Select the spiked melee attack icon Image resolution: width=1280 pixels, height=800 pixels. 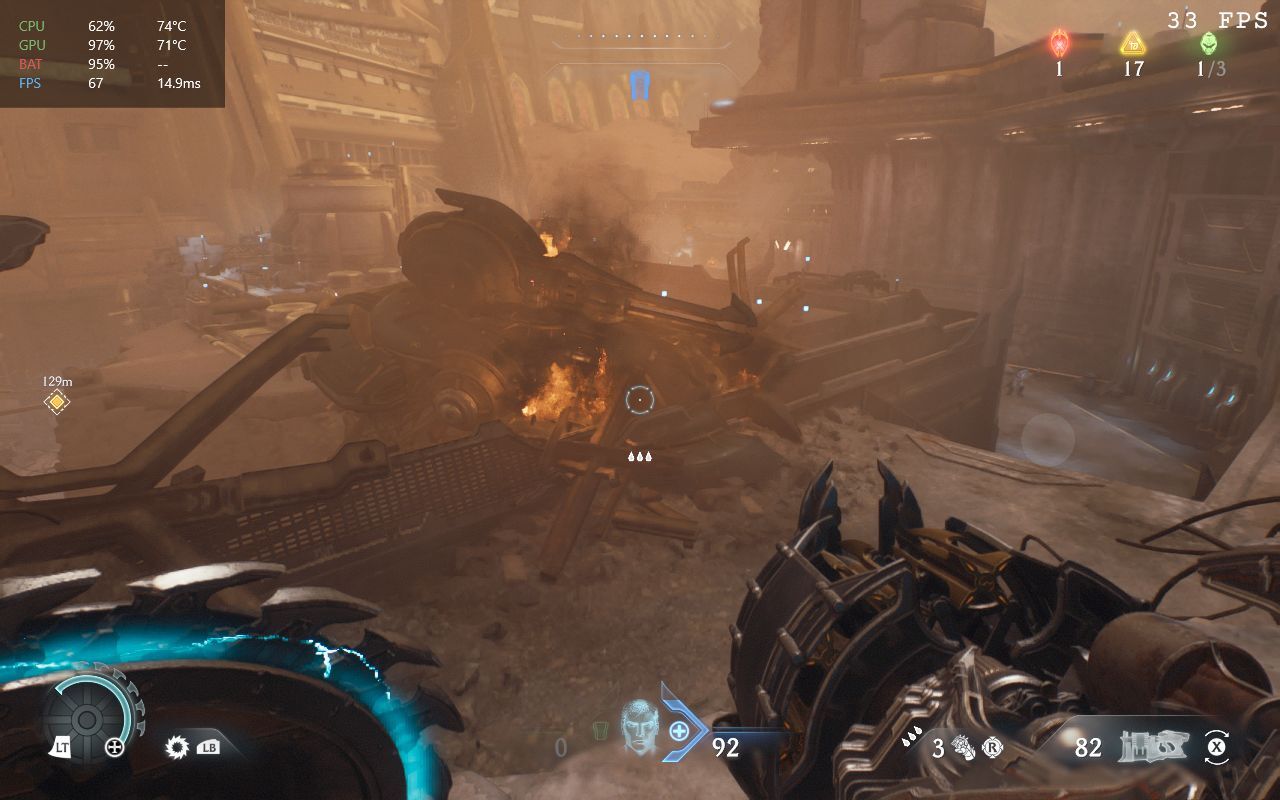[x=179, y=747]
